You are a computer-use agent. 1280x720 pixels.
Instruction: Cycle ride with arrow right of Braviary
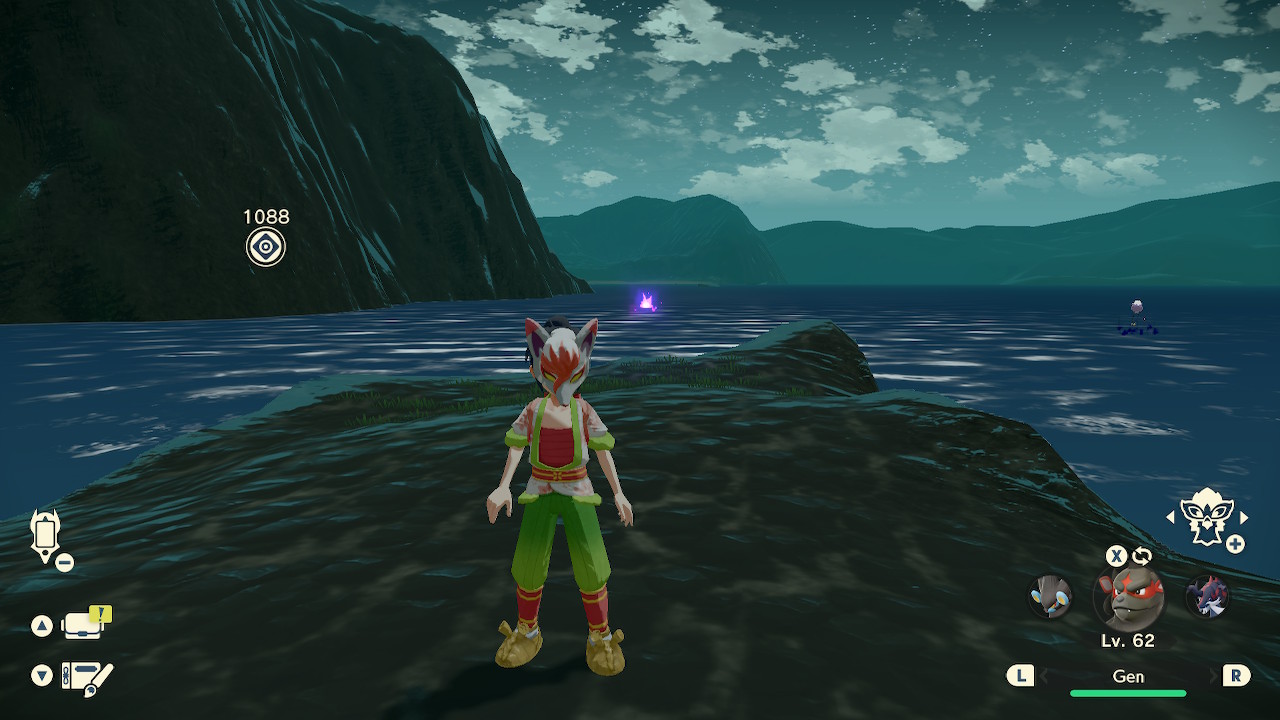pyautogui.click(x=1244, y=517)
